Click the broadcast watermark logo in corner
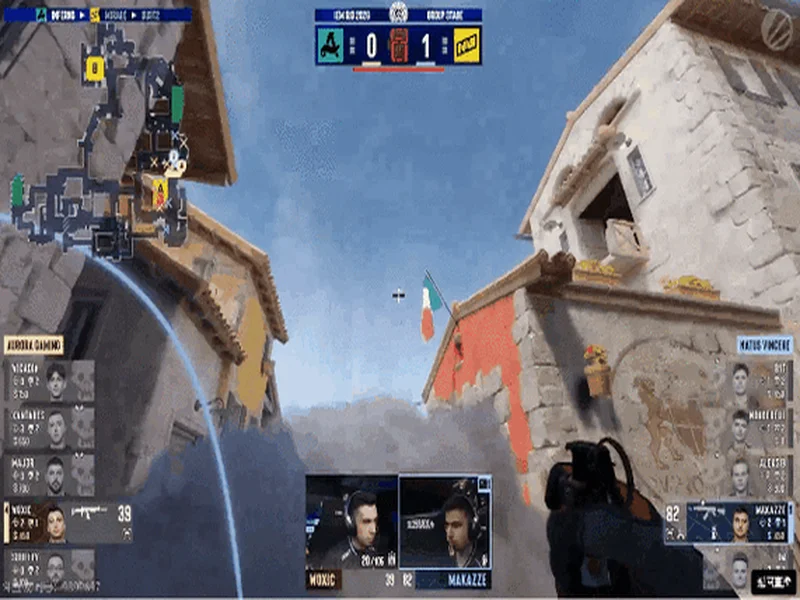 (777, 25)
